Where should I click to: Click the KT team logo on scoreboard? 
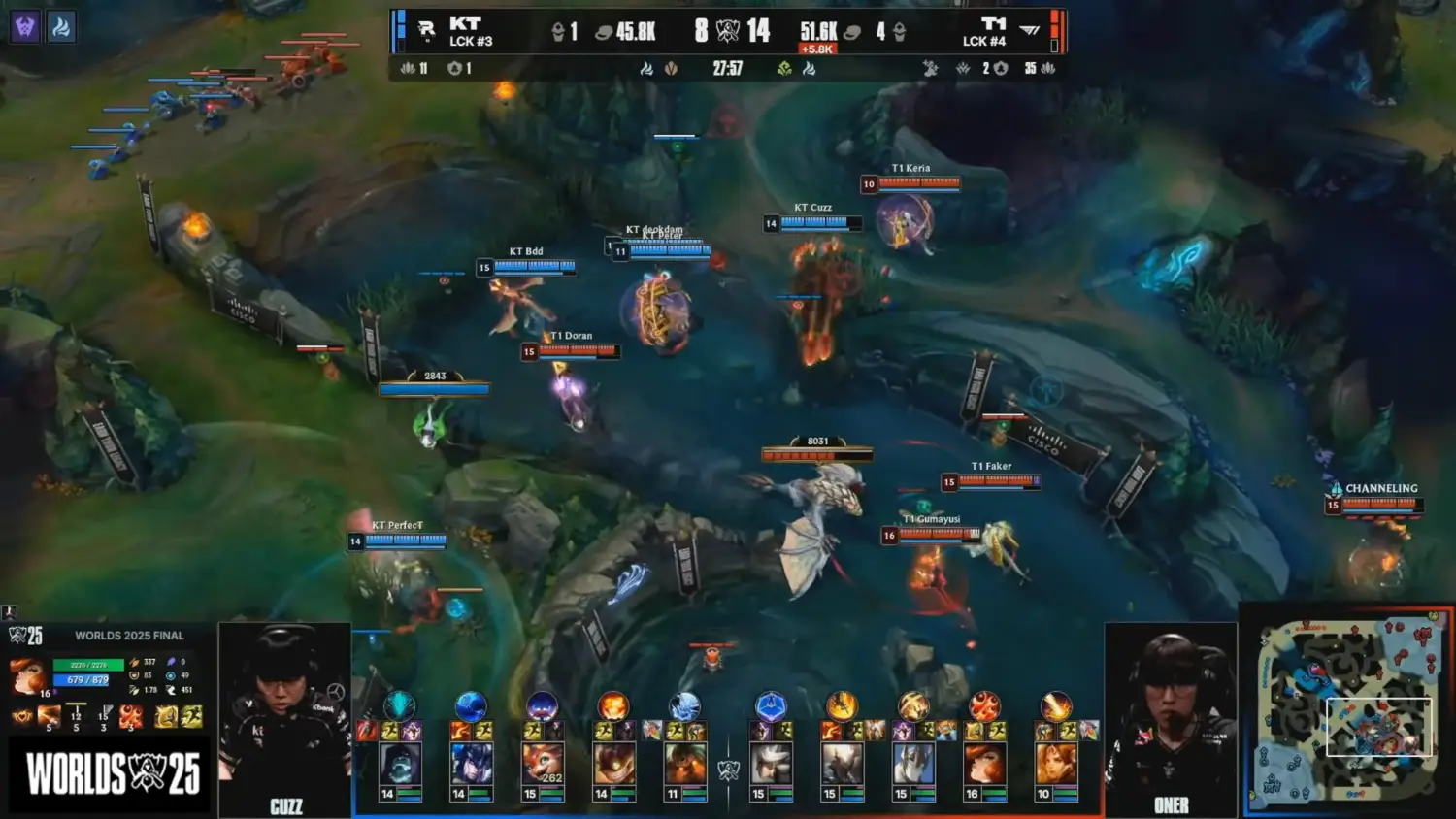[426, 30]
